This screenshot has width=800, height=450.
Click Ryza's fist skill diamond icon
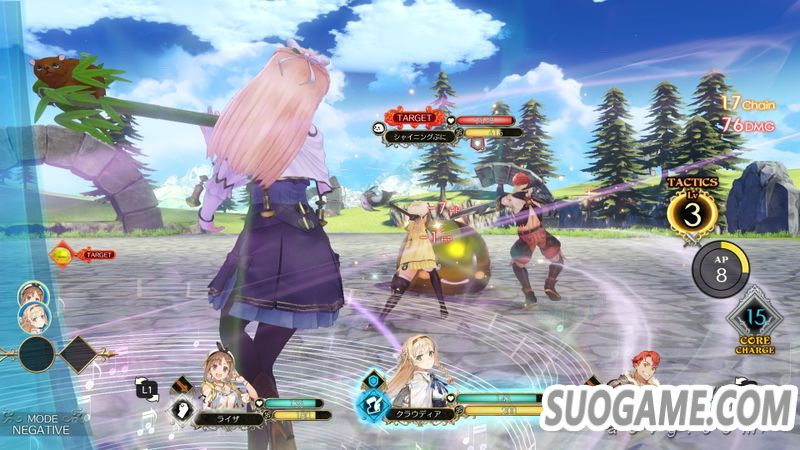(x=183, y=408)
